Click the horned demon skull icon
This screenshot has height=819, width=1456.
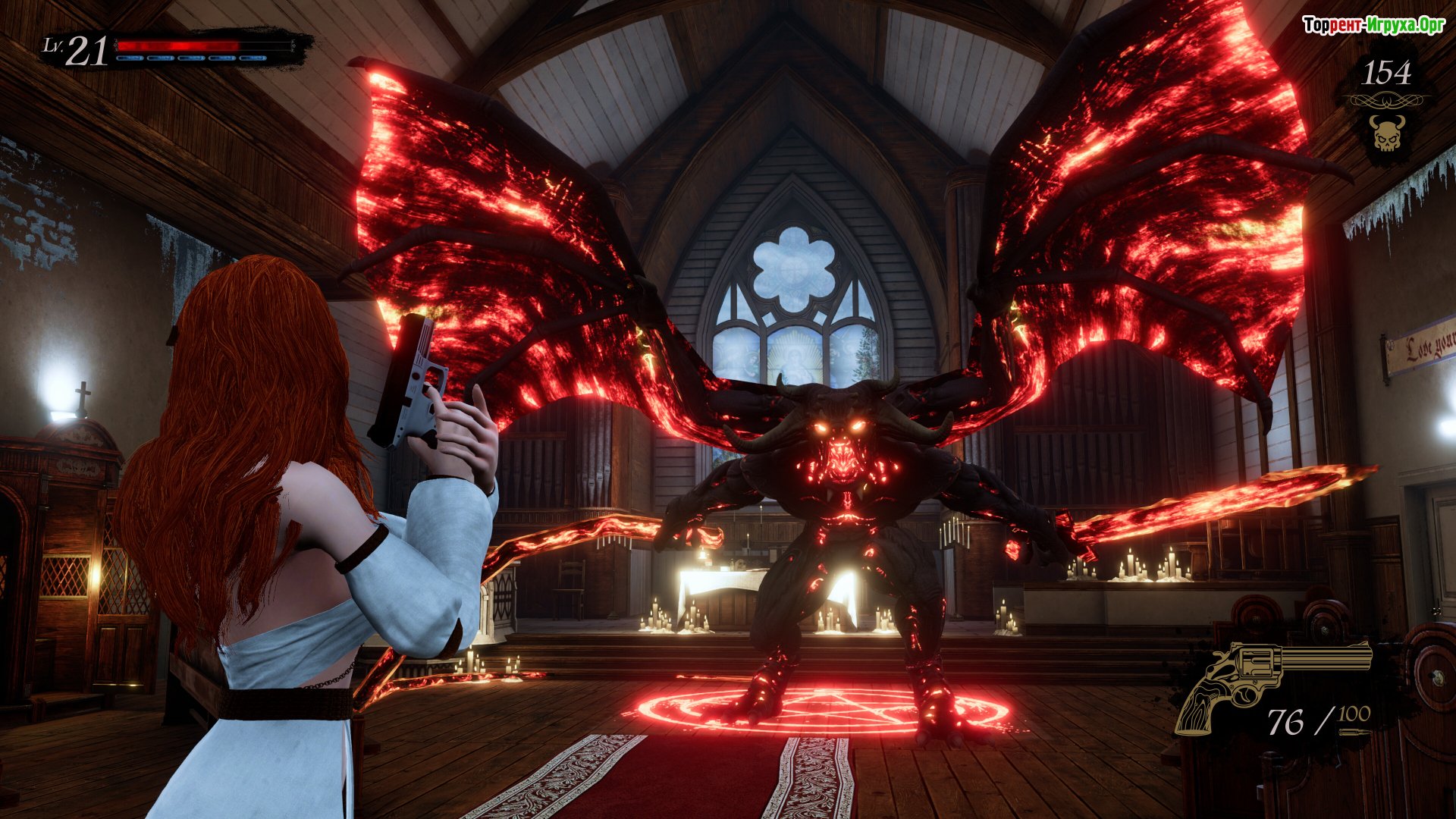[1387, 133]
